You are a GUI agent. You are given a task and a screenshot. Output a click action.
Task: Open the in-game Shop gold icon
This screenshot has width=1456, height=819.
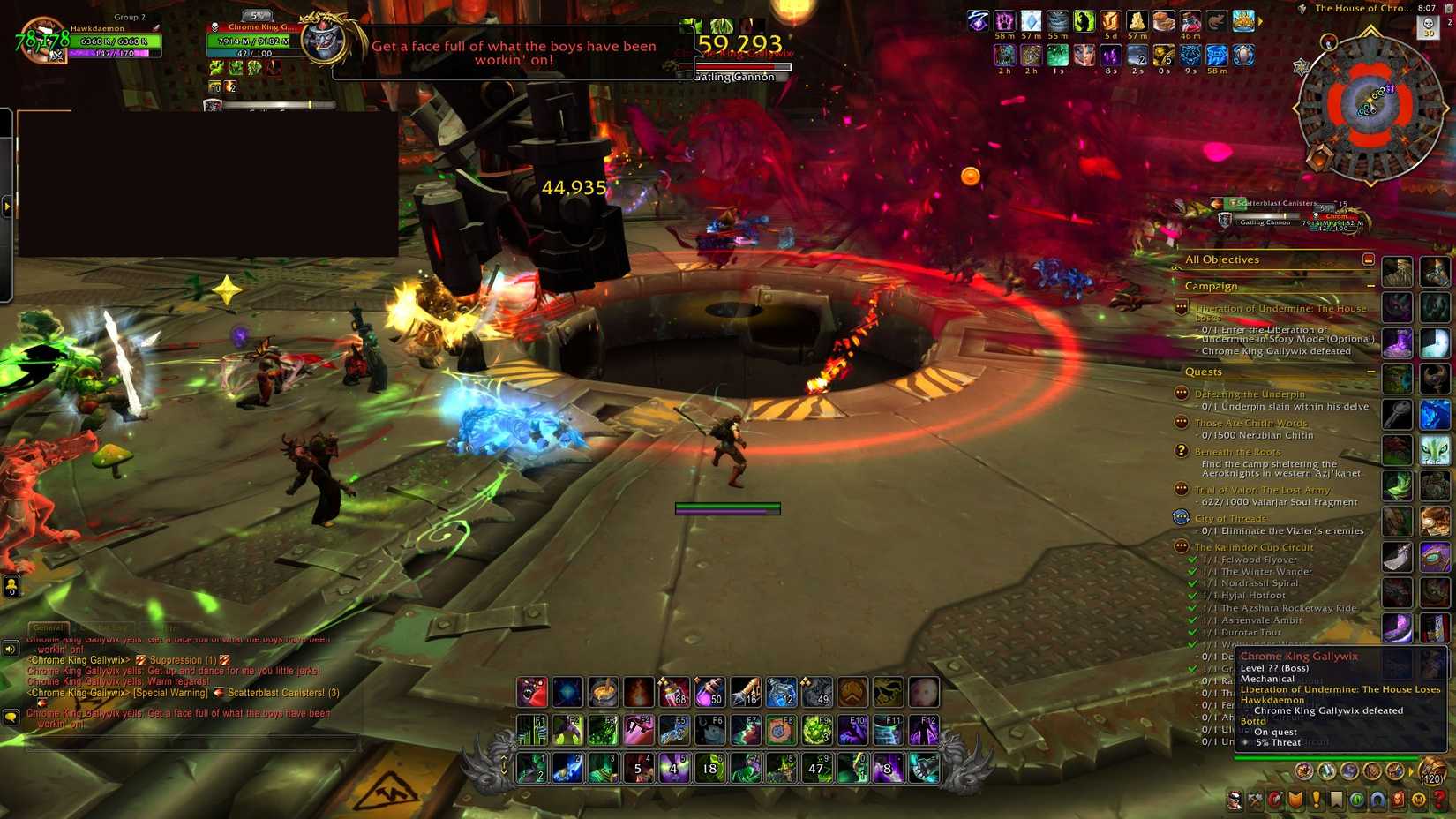tap(1417, 801)
